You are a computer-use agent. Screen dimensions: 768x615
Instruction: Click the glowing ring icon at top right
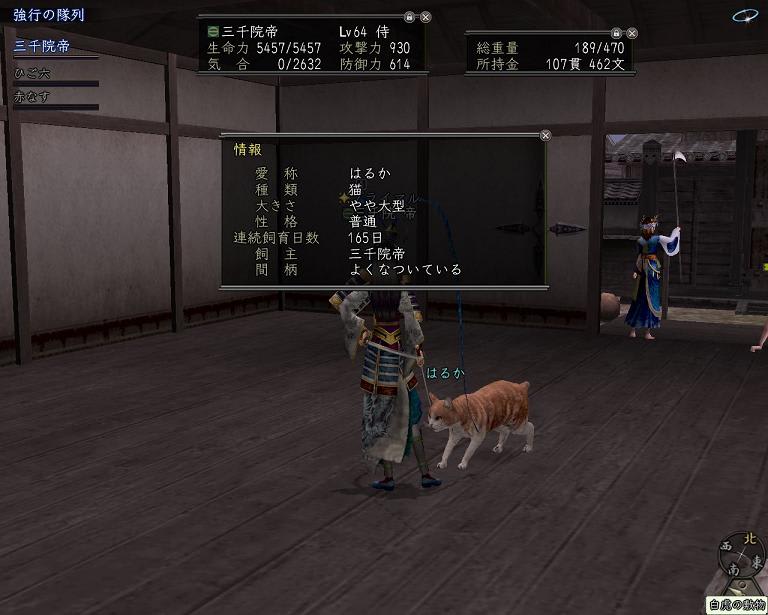pos(744,16)
